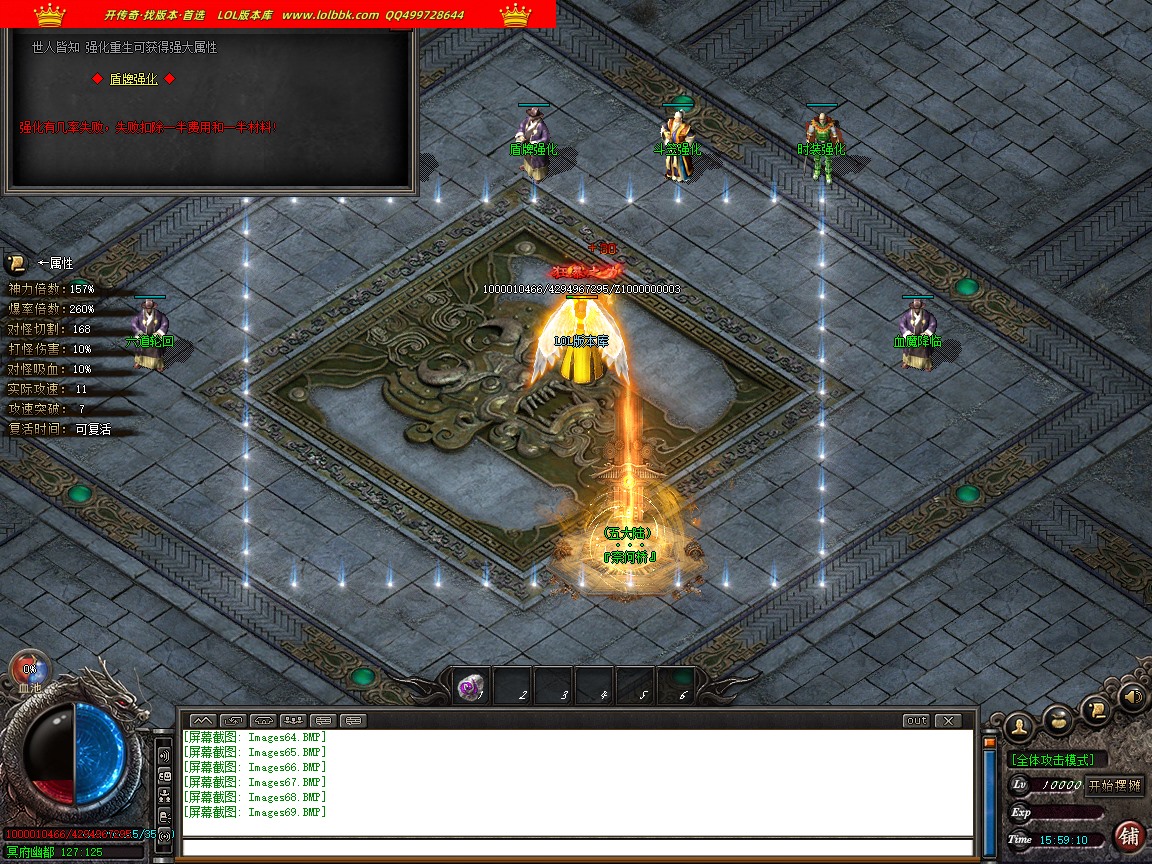Click the 开始摆摊 stall button
Viewport: 1152px width, 864px height.
1115,785
